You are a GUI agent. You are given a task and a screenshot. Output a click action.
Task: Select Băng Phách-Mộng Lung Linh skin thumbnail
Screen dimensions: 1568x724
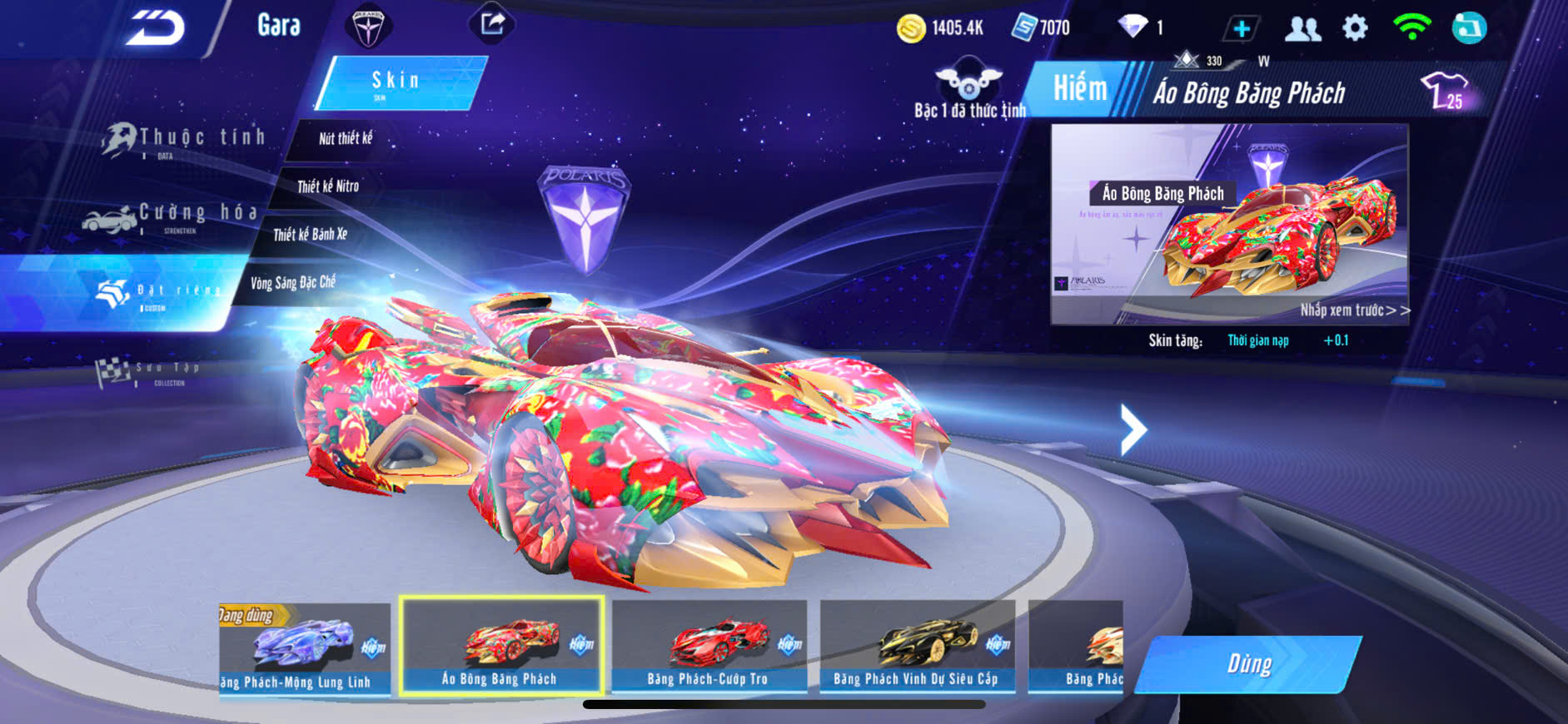pyautogui.click(x=304, y=648)
